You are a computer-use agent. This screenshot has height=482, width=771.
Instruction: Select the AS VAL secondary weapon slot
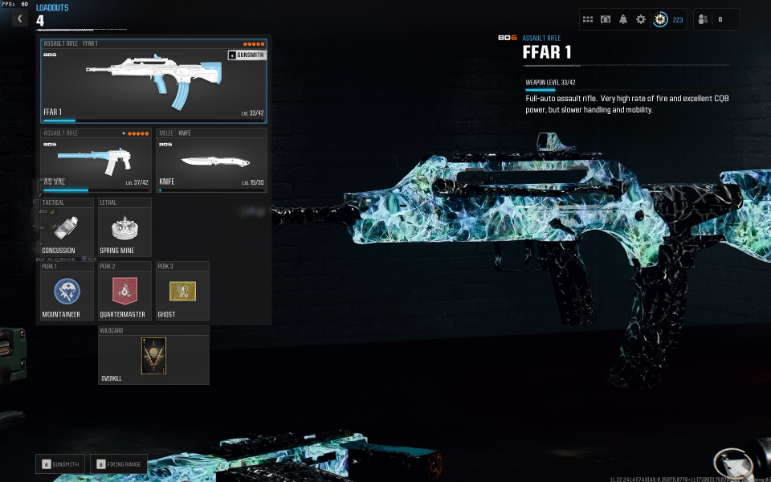coord(96,161)
